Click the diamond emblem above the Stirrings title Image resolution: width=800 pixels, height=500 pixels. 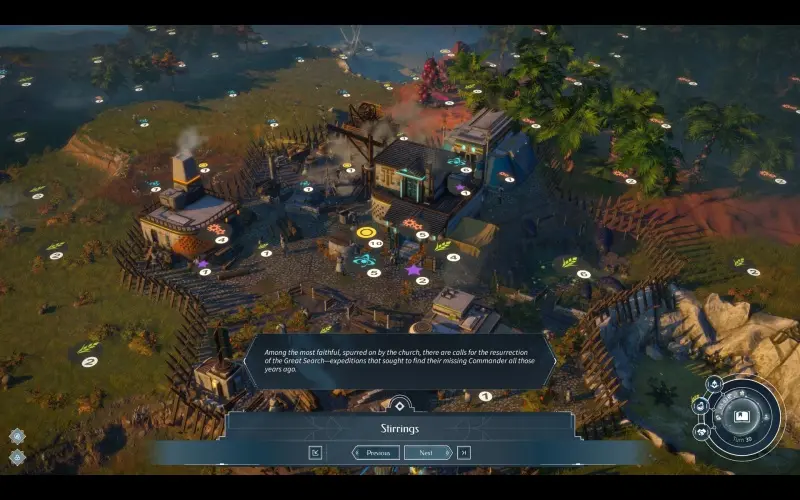click(x=399, y=406)
